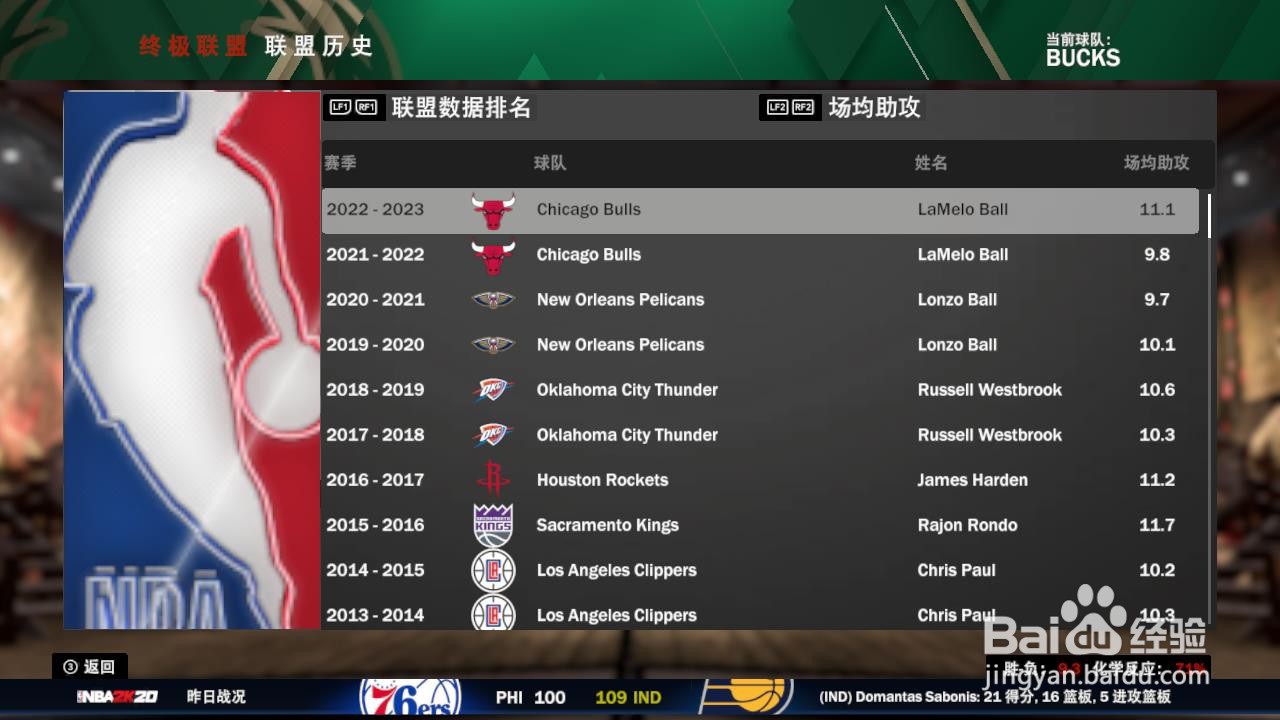Click the Chicago Bulls logo in the 2022-2023 row
The image size is (1280, 720).
[x=494, y=209]
